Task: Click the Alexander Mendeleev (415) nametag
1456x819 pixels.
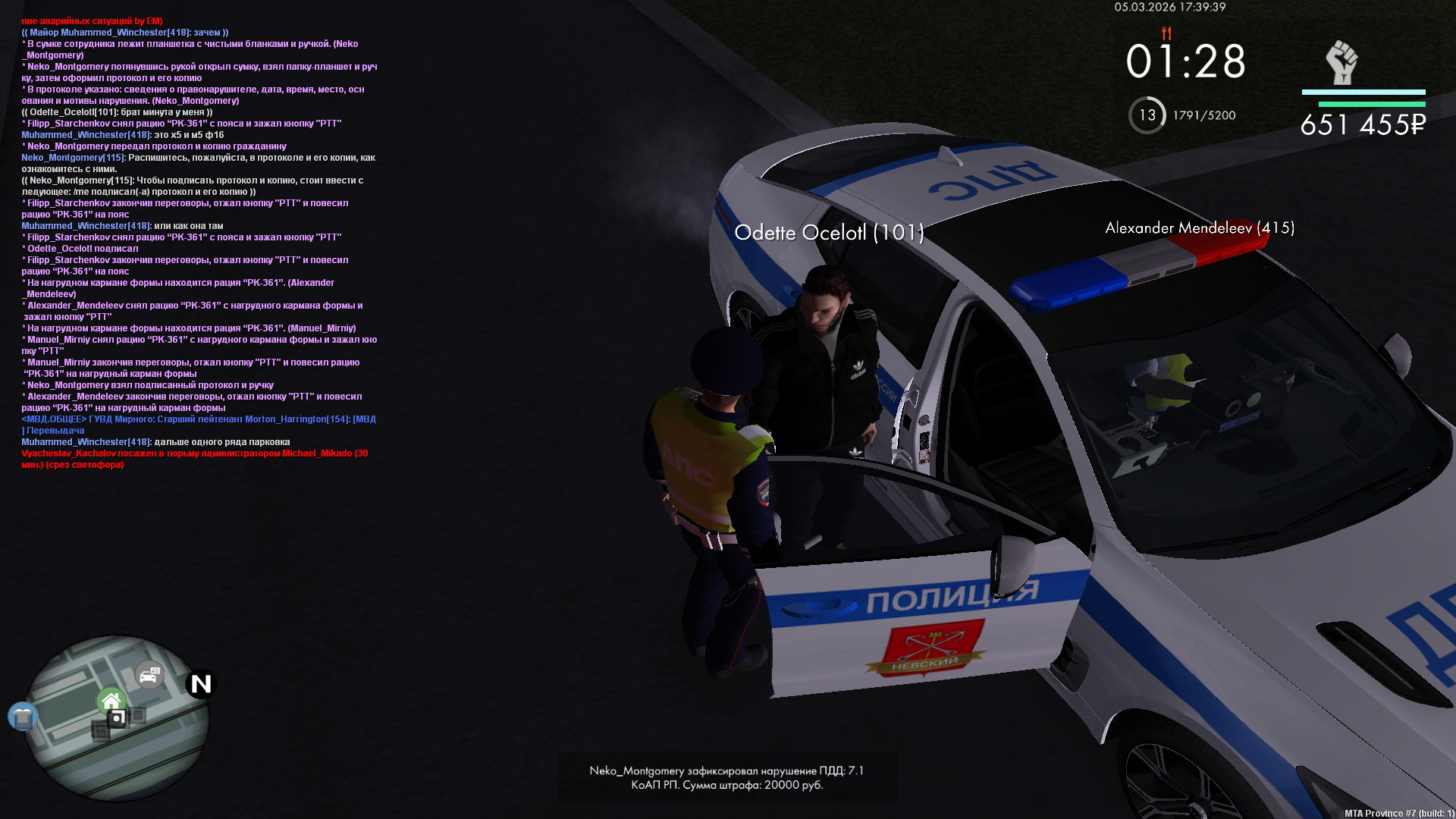Action: click(1200, 227)
